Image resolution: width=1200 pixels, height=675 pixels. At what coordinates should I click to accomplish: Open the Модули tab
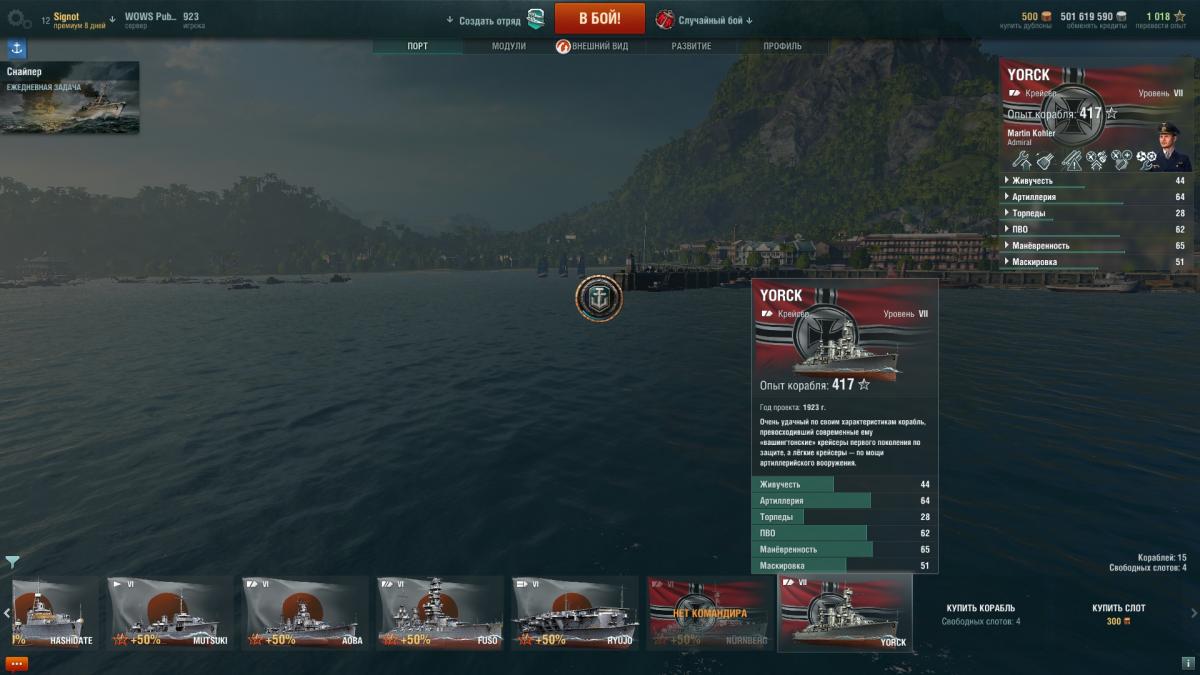[x=508, y=47]
